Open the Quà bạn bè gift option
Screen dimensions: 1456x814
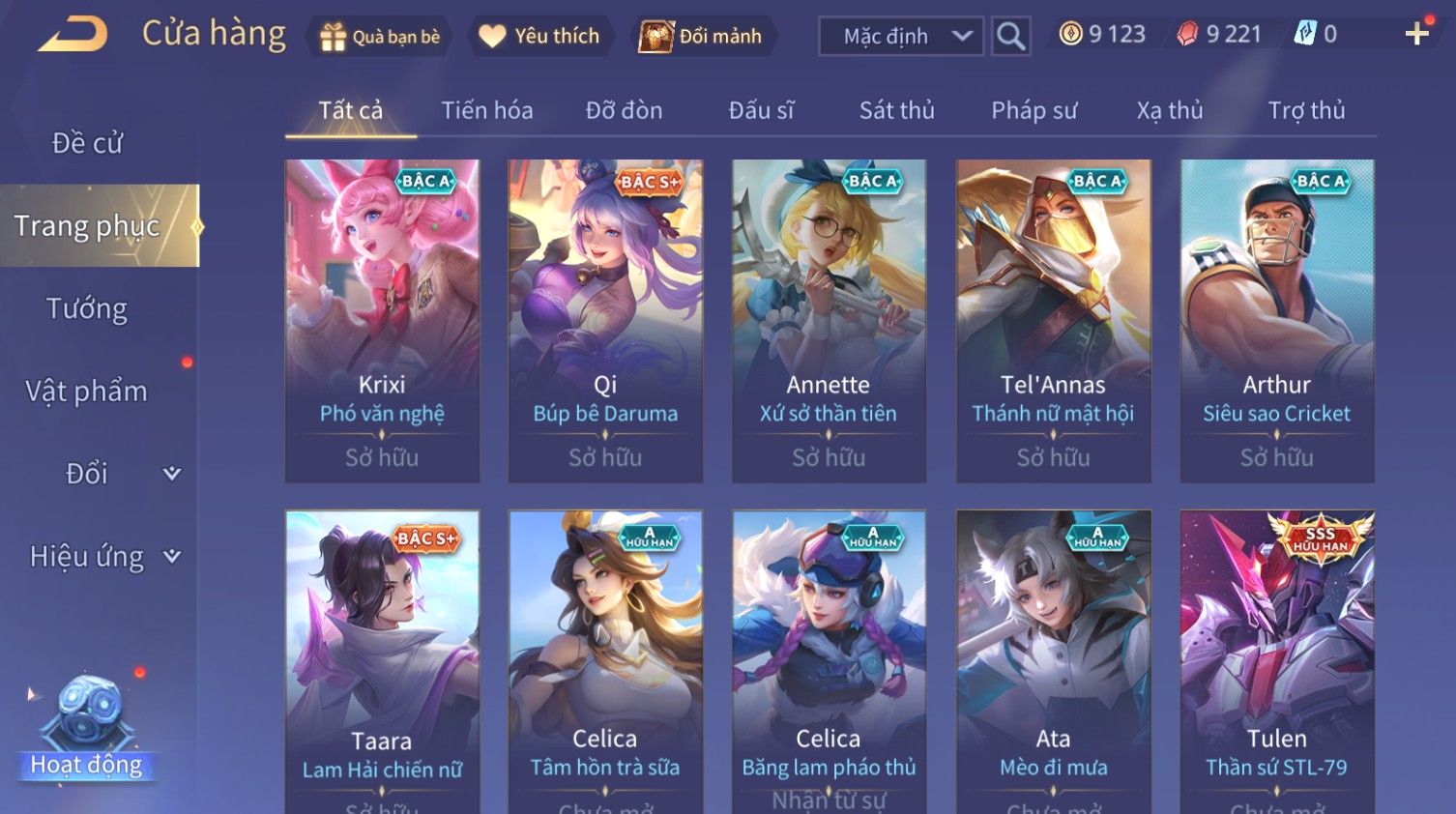tap(380, 37)
